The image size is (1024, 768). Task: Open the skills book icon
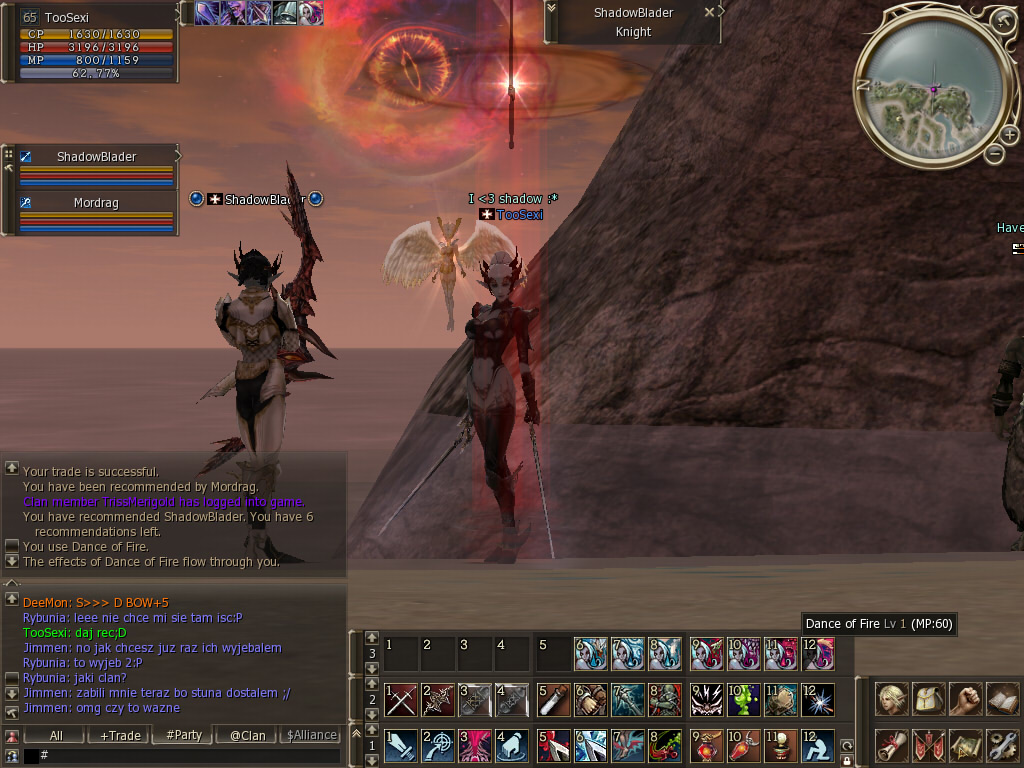(x=1002, y=698)
